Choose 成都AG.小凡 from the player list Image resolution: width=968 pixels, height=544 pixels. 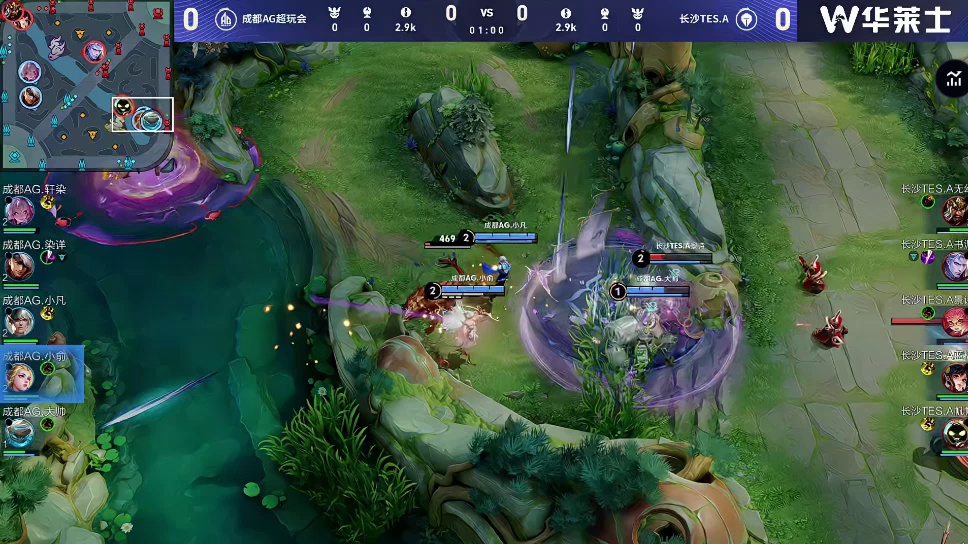click(21, 321)
